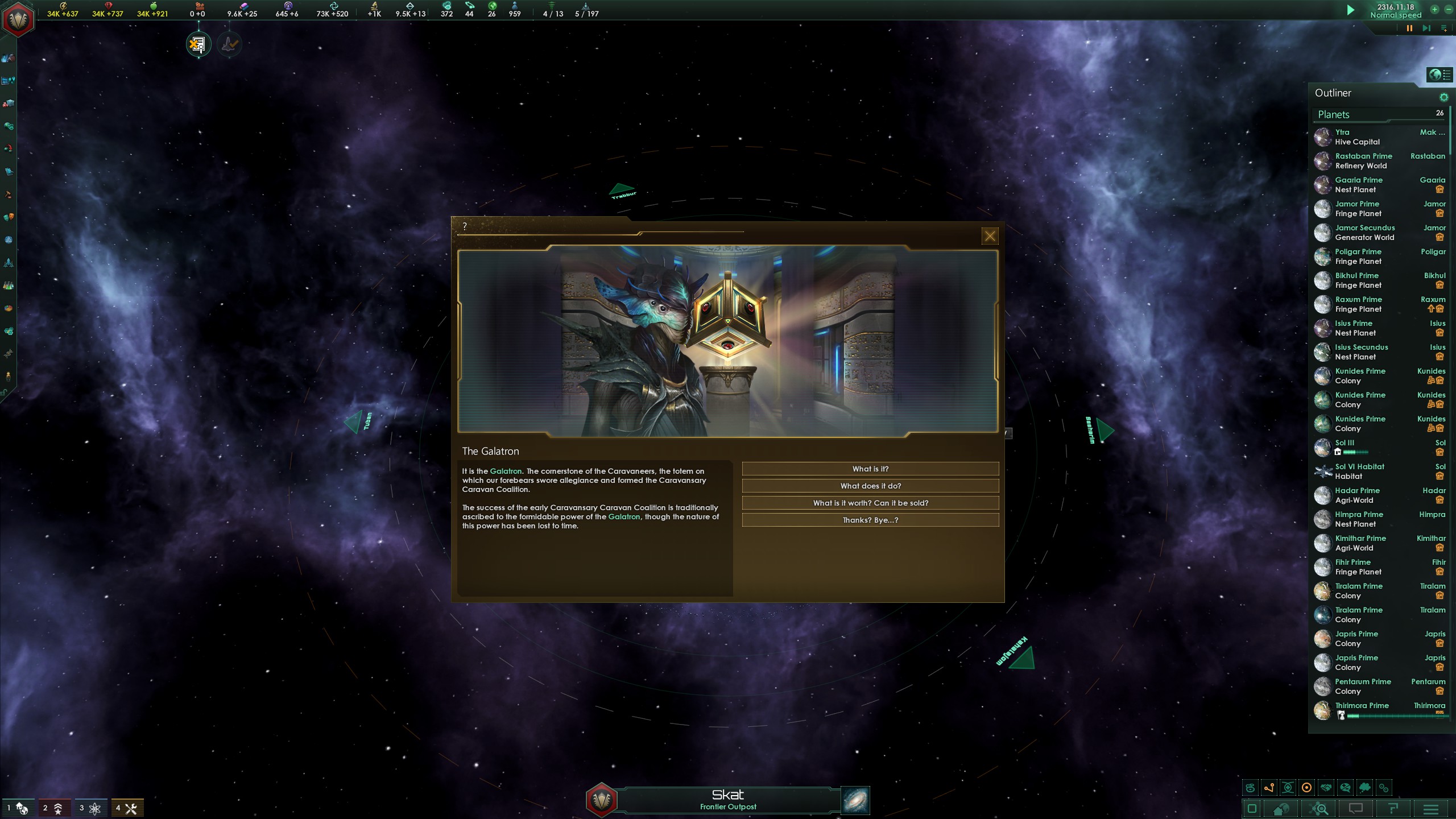The width and height of the screenshot is (1456, 819).
Task: Ask "What is it?" about the Galatron
Action: click(870, 469)
